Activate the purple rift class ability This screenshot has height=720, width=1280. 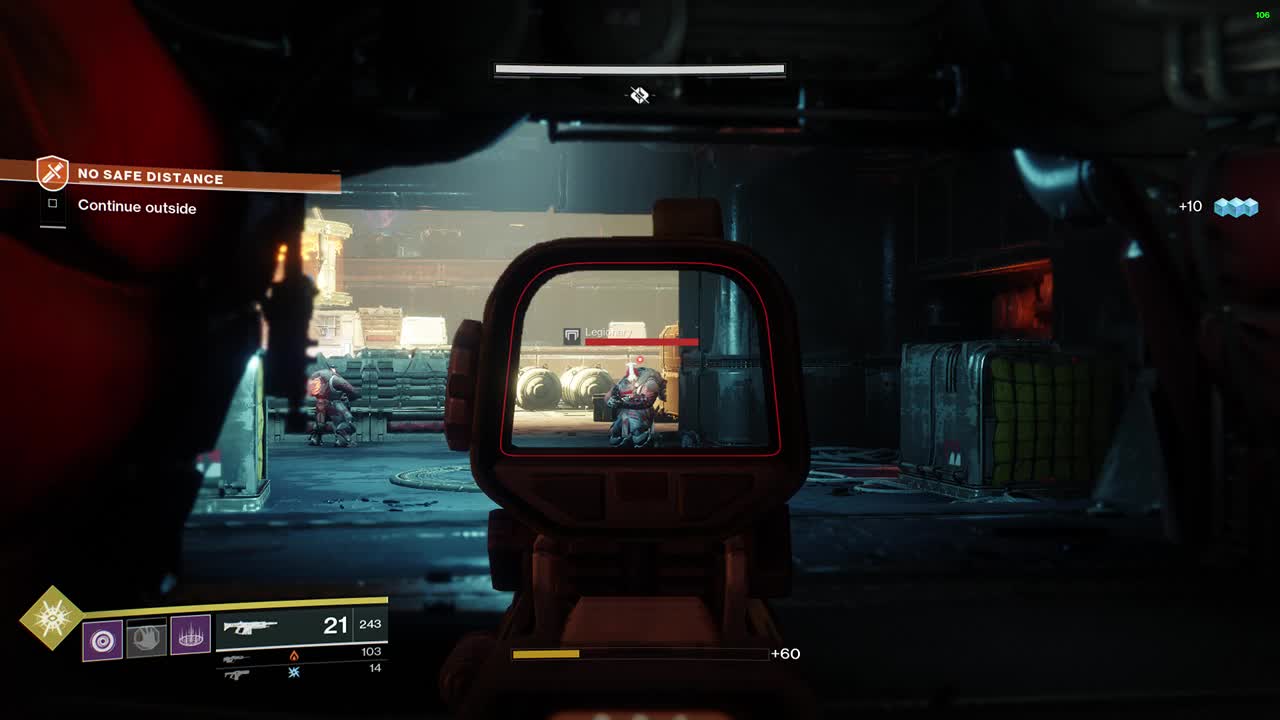190,635
